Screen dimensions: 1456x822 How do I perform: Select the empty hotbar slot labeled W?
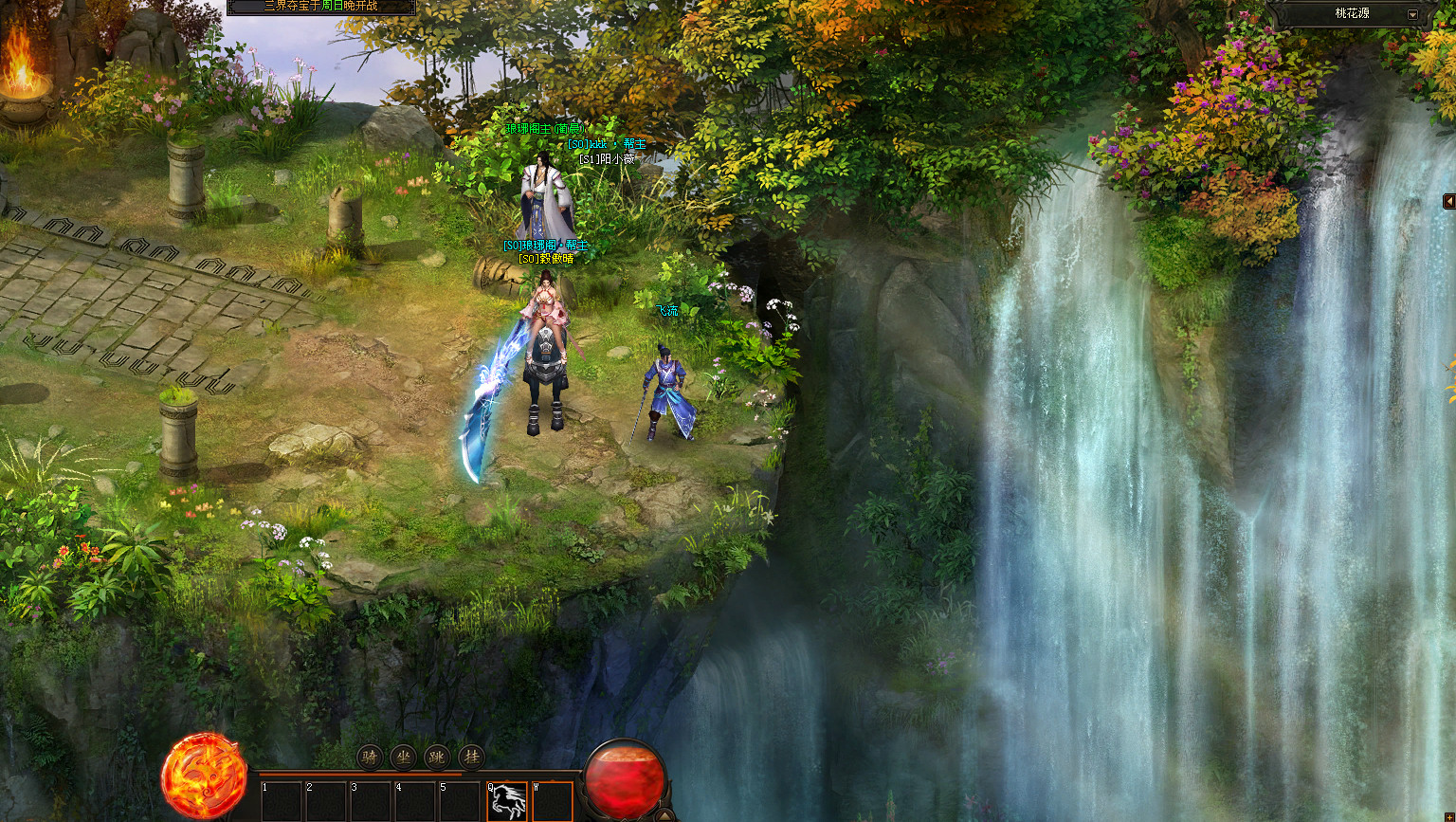tap(552, 801)
